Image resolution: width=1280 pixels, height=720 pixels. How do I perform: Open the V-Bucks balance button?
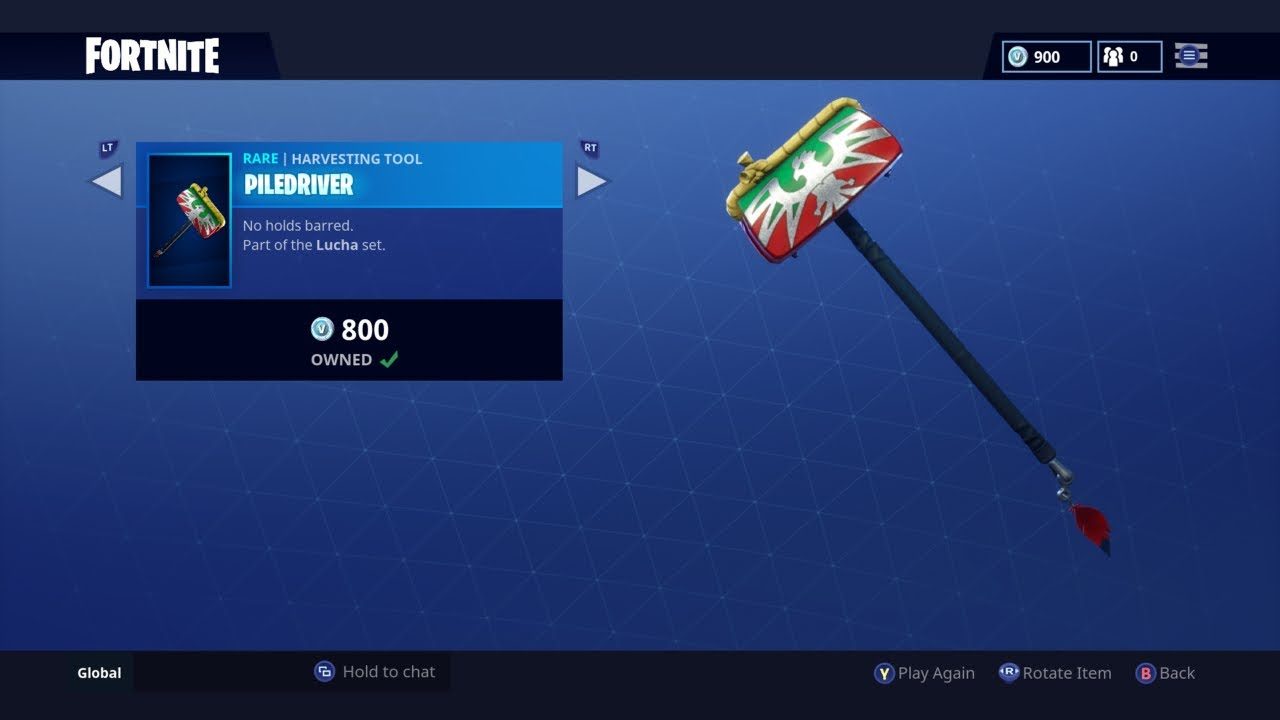[1046, 57]
